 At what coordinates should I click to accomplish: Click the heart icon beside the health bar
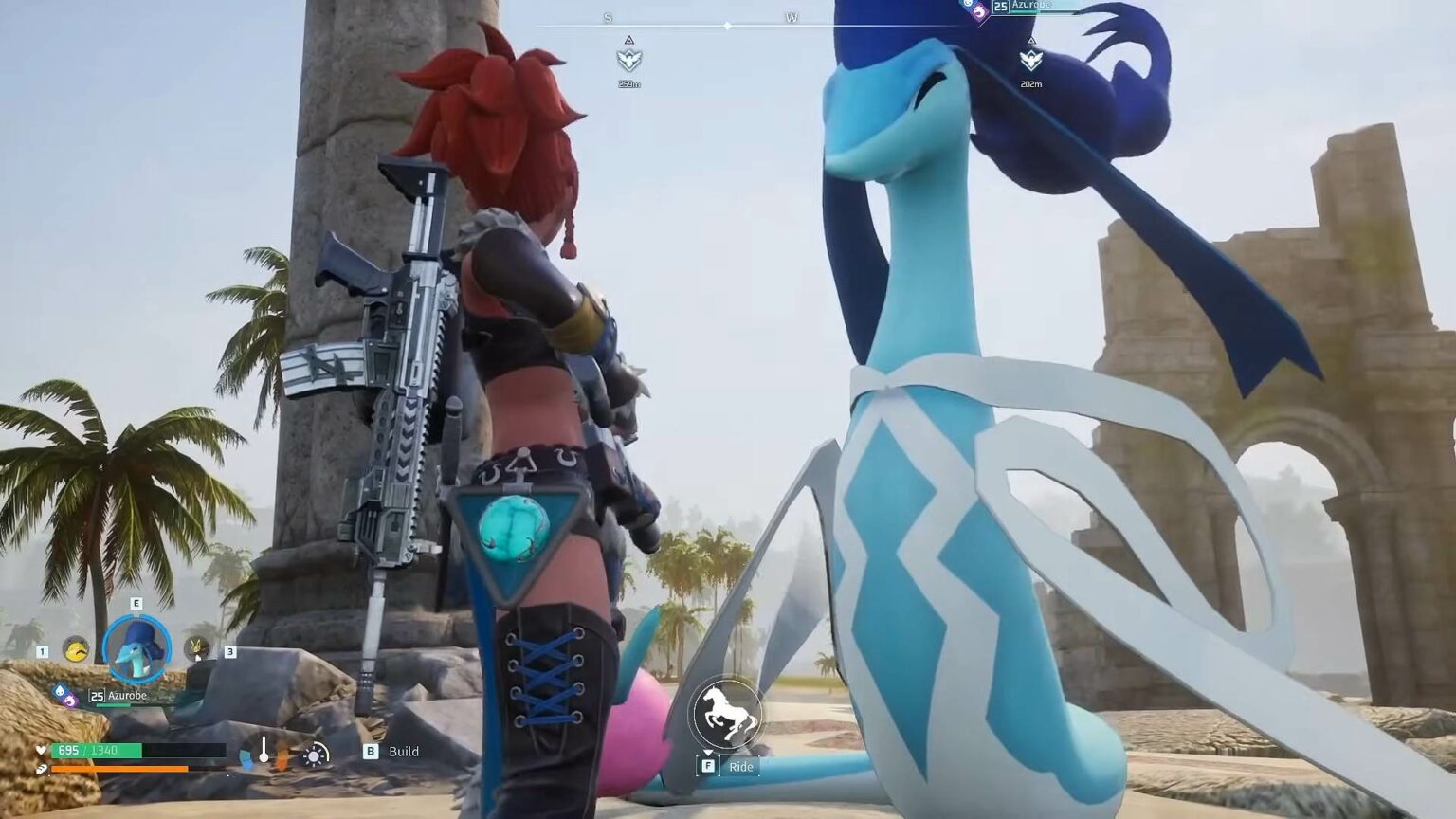pos(42,751)
